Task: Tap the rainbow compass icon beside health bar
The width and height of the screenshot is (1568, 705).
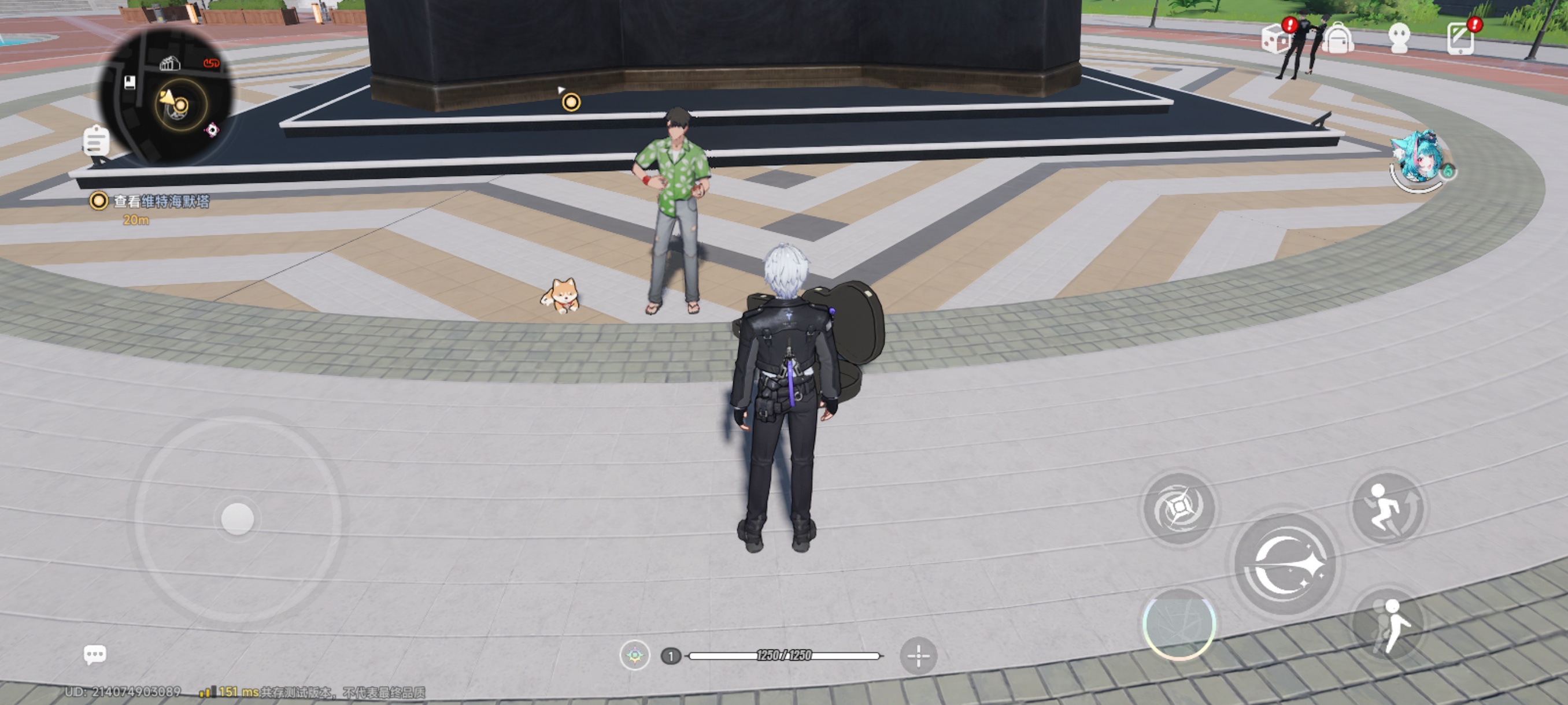Action: [634, 656]
